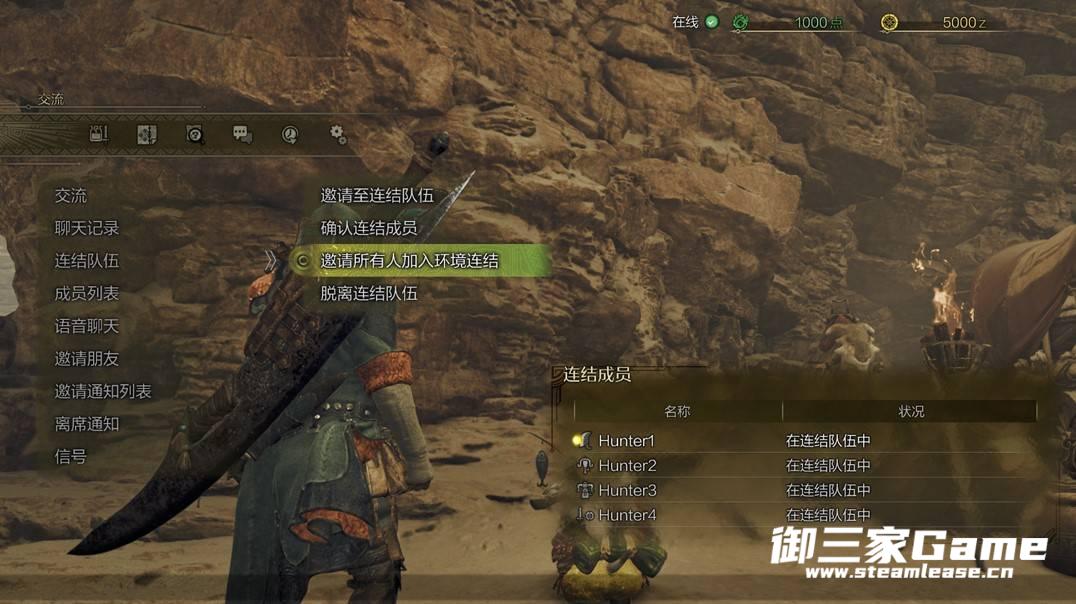Open 邀请通知列表 invitation list
This screenshot has width=1076, height=604.
tap(103, 391)
